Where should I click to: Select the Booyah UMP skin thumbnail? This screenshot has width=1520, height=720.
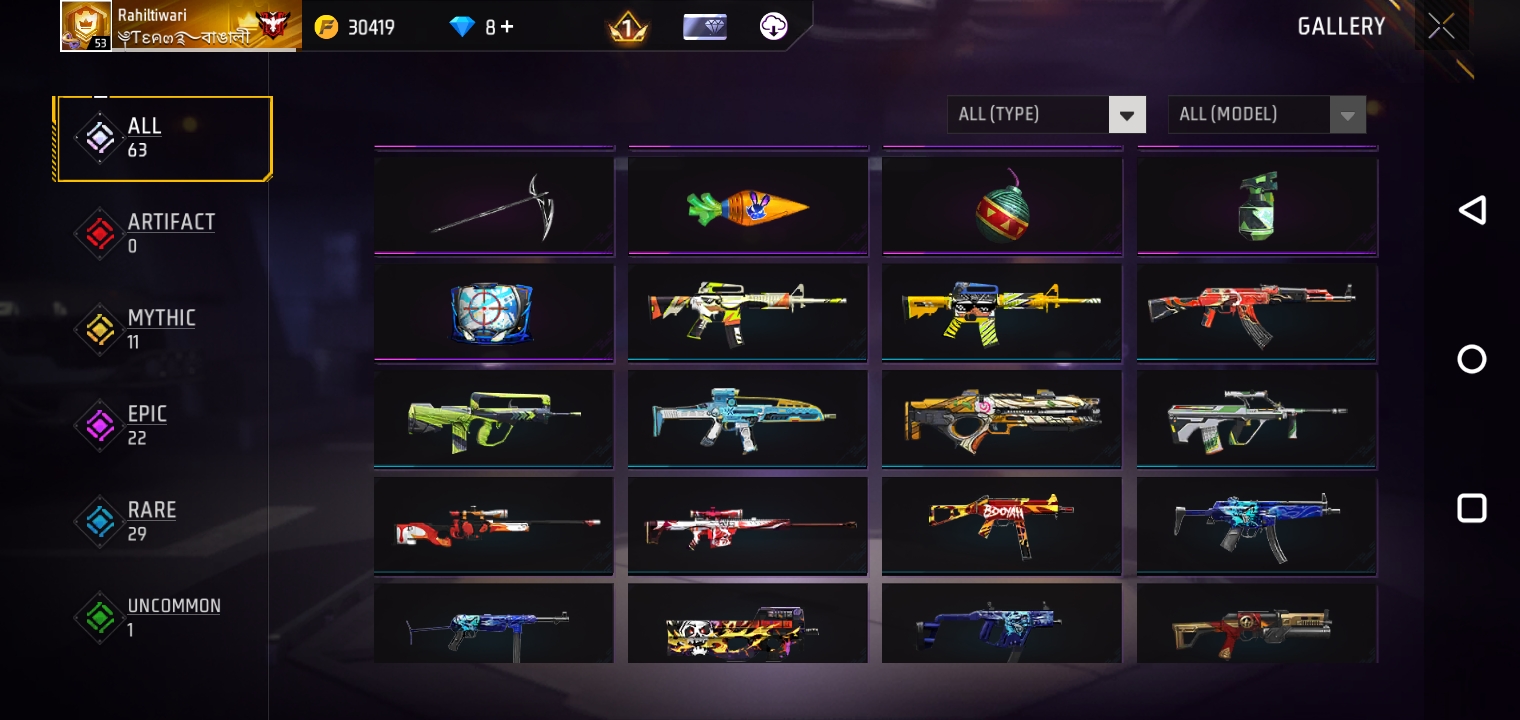pyautogui.click(x=1002, y=524)
